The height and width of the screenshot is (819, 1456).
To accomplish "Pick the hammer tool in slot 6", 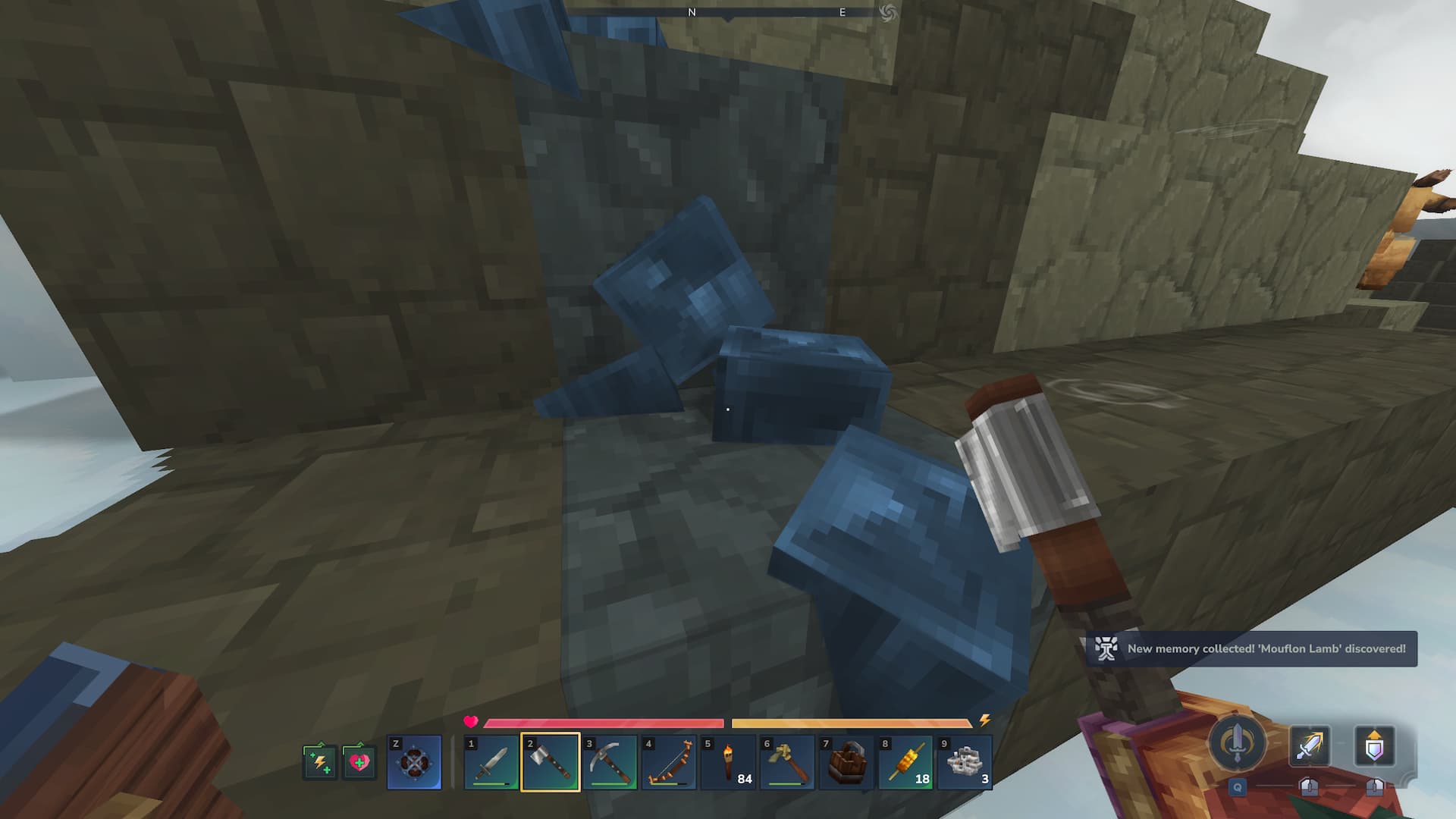I will (x=787, y=762).
